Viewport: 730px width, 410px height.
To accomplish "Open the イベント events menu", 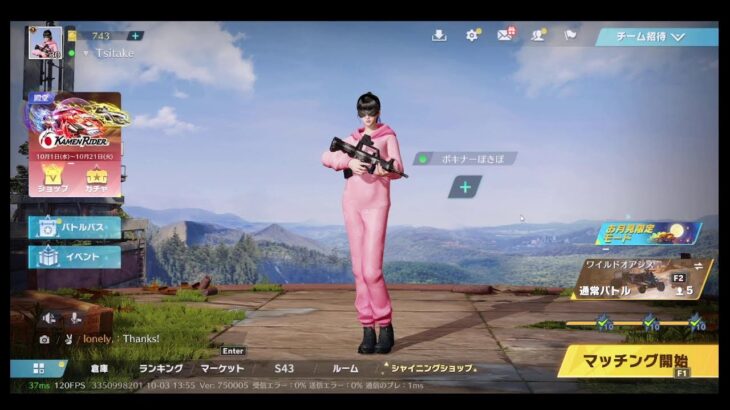I will 75,257.
